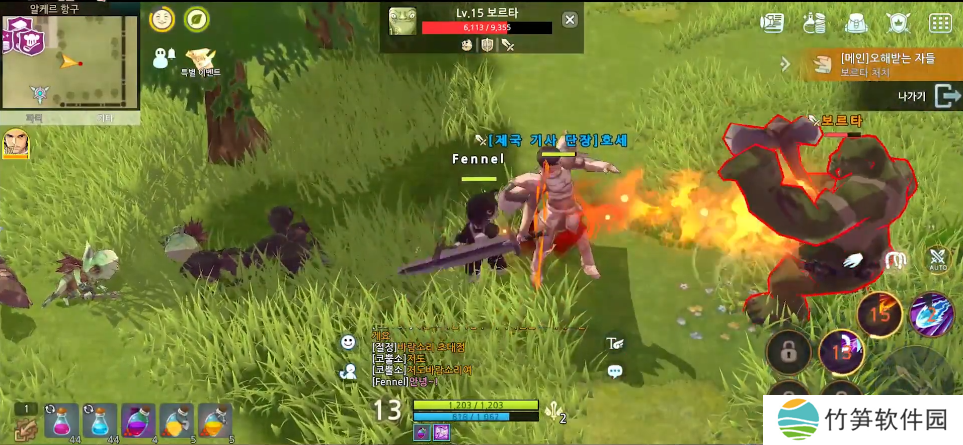Switch to the 파티 (party) tab
Viewport: 963px width, 445px height.
(x=35, y=118)
